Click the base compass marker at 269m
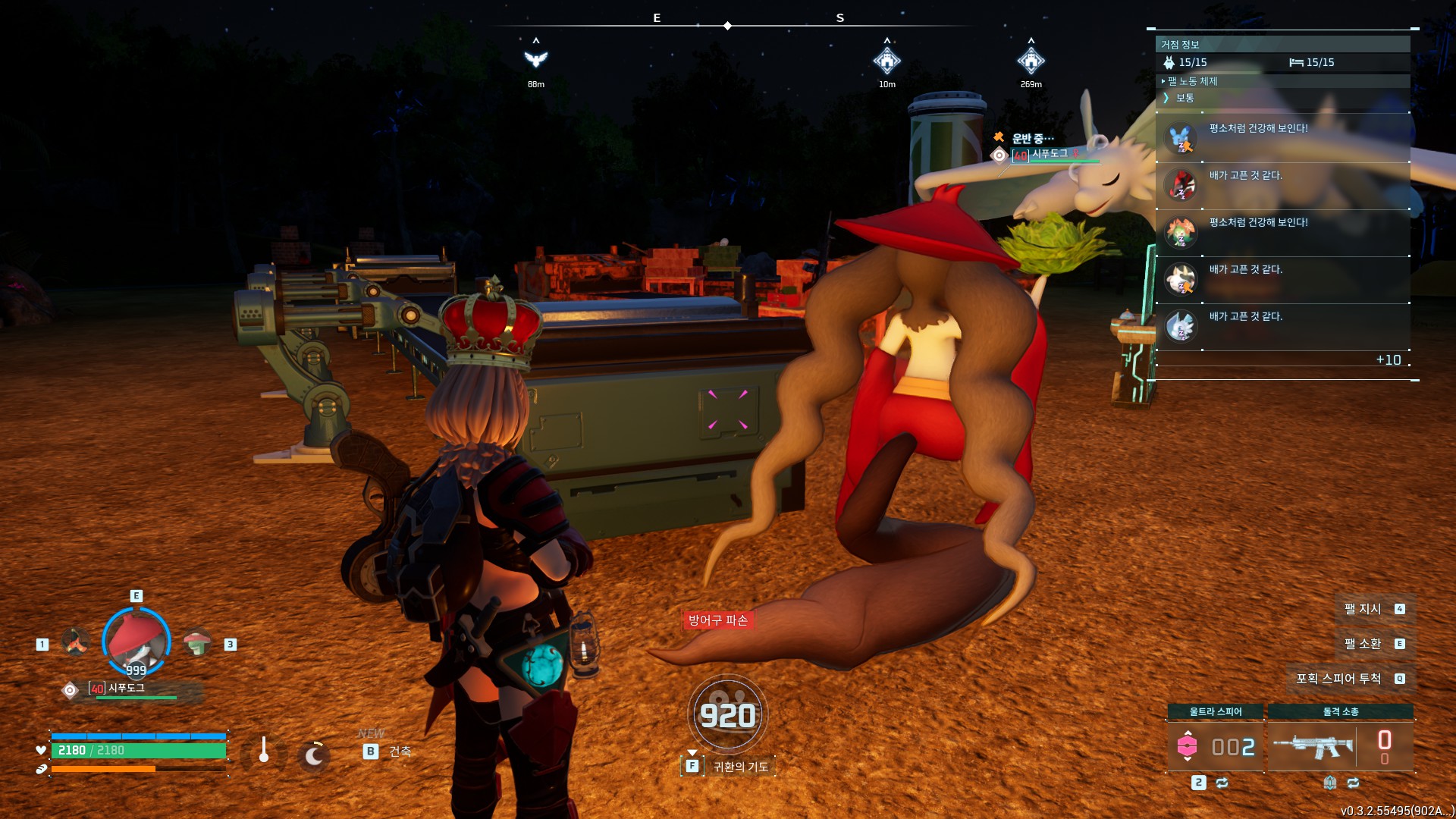 click(1031, 60)
